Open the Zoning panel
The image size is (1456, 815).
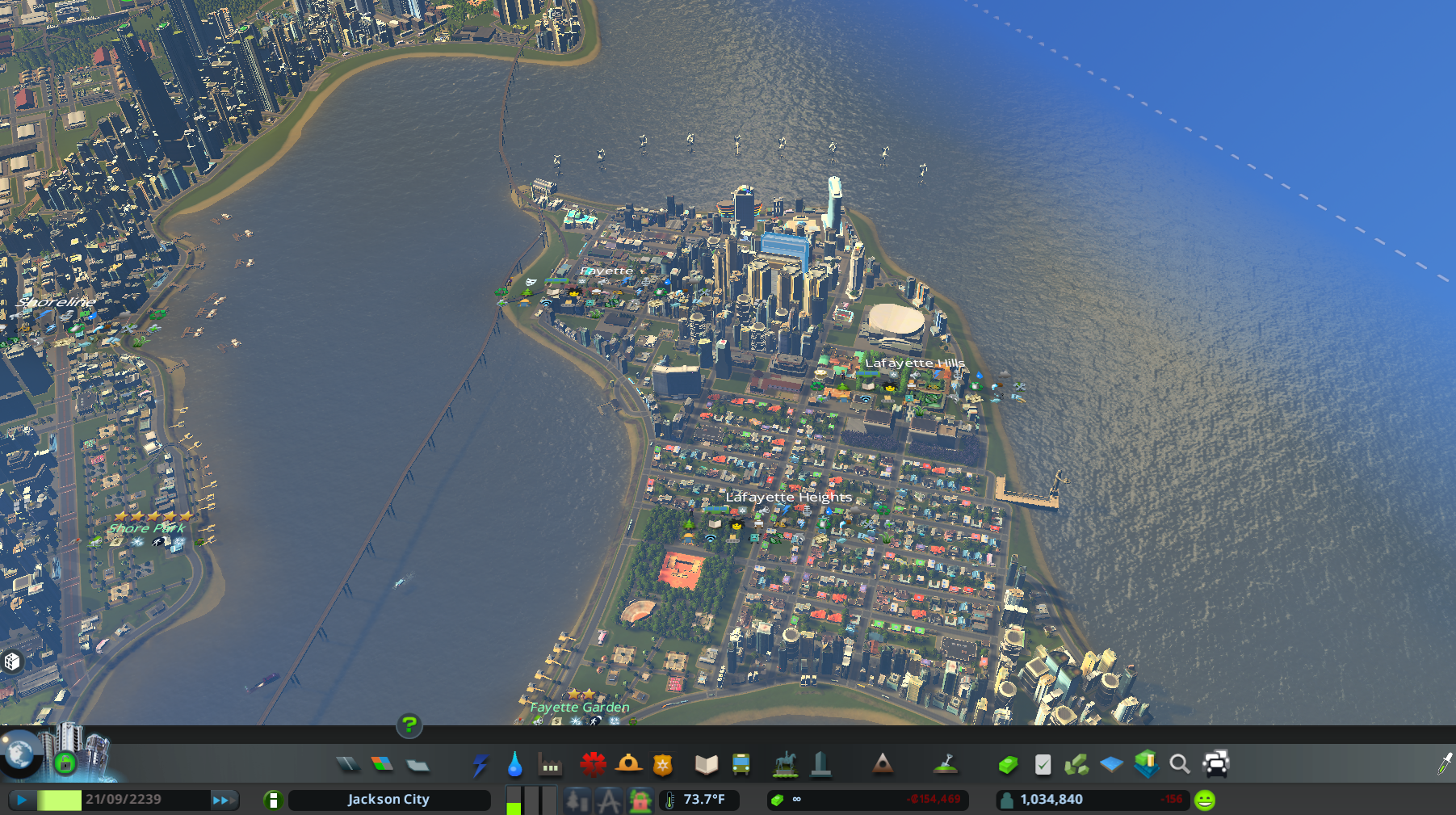(x=381, y=762)
